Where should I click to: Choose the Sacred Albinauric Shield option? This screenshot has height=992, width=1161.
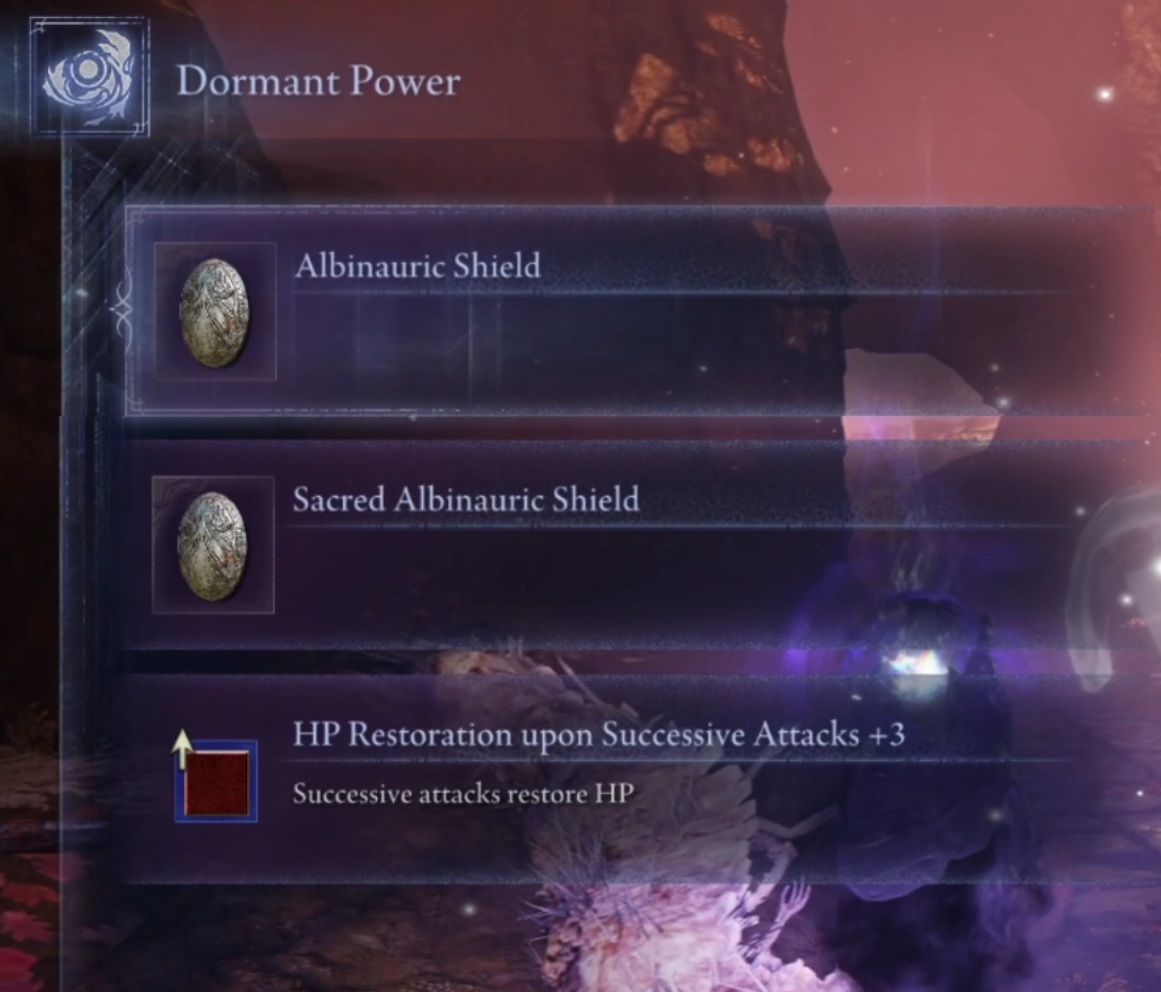click(640, 545)
